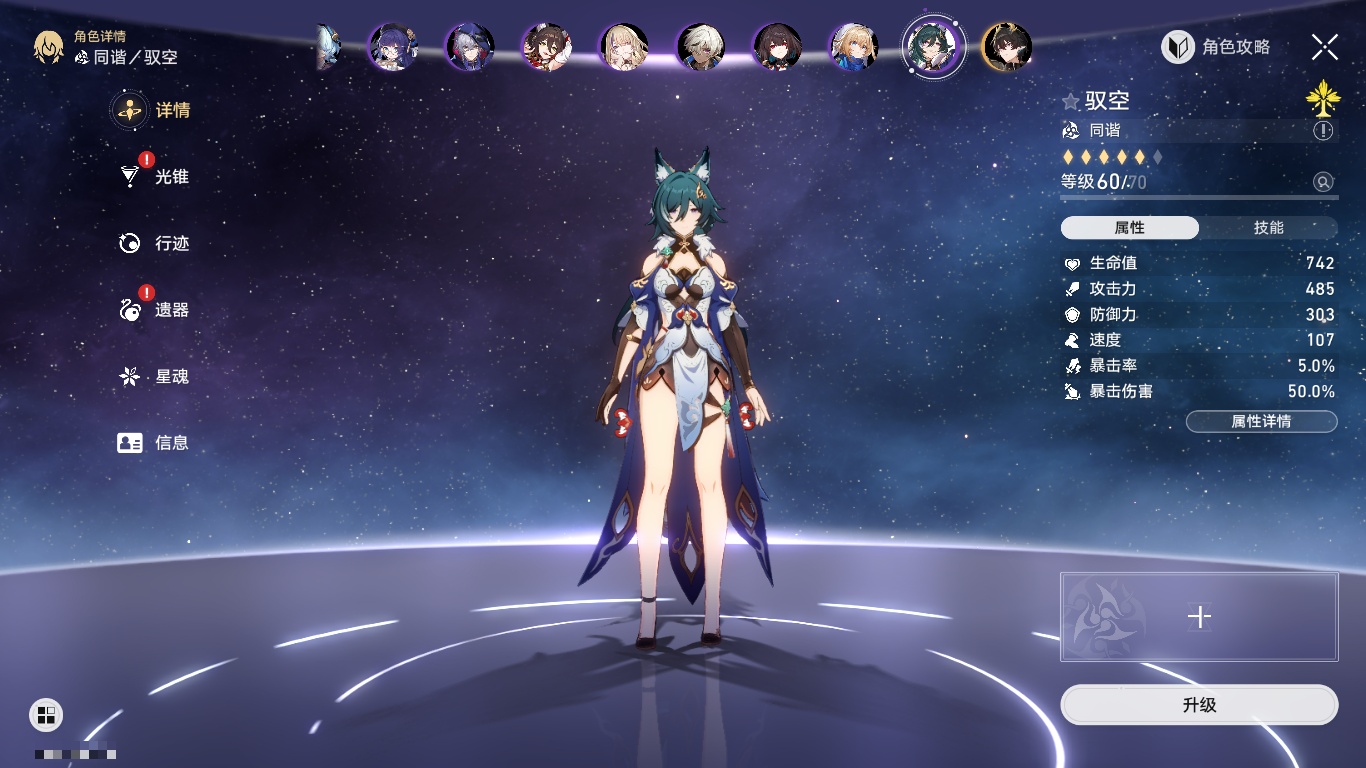Open the 光锥 light cone menu

(x=154, y=177)
